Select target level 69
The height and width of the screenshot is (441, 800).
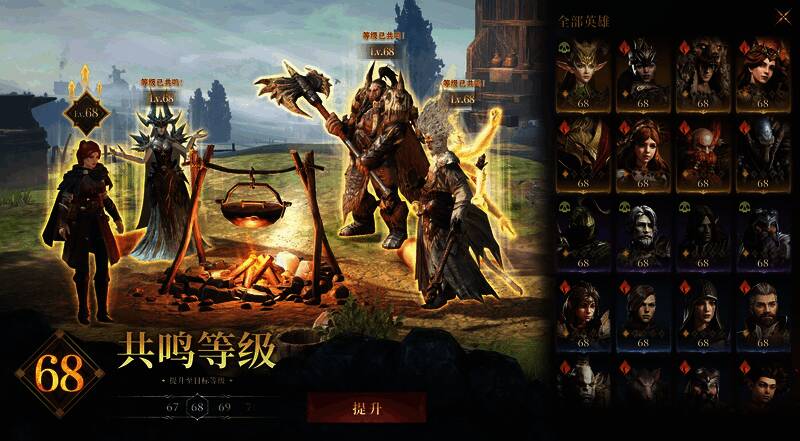tap(222, 407)
